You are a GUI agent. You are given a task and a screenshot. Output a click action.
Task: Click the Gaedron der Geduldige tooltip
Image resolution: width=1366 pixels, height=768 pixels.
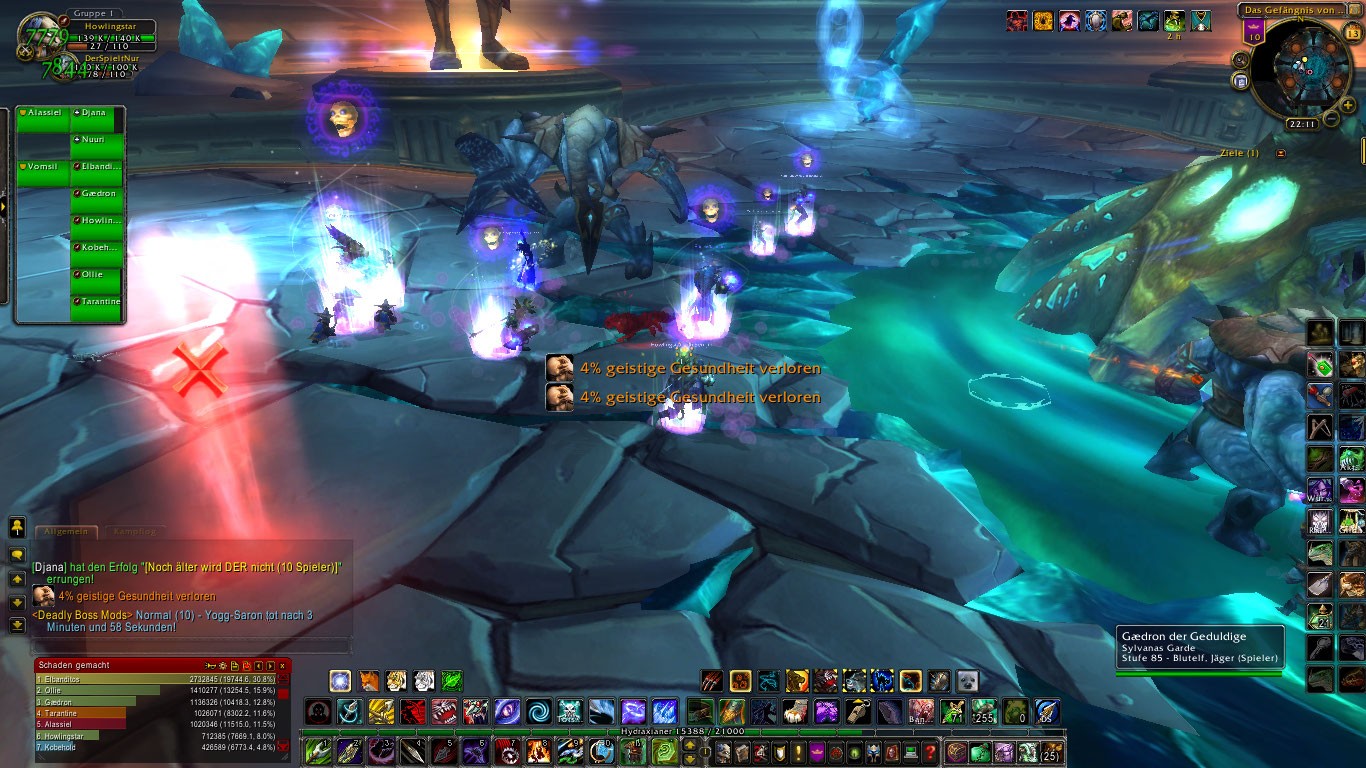(1199, 649)
